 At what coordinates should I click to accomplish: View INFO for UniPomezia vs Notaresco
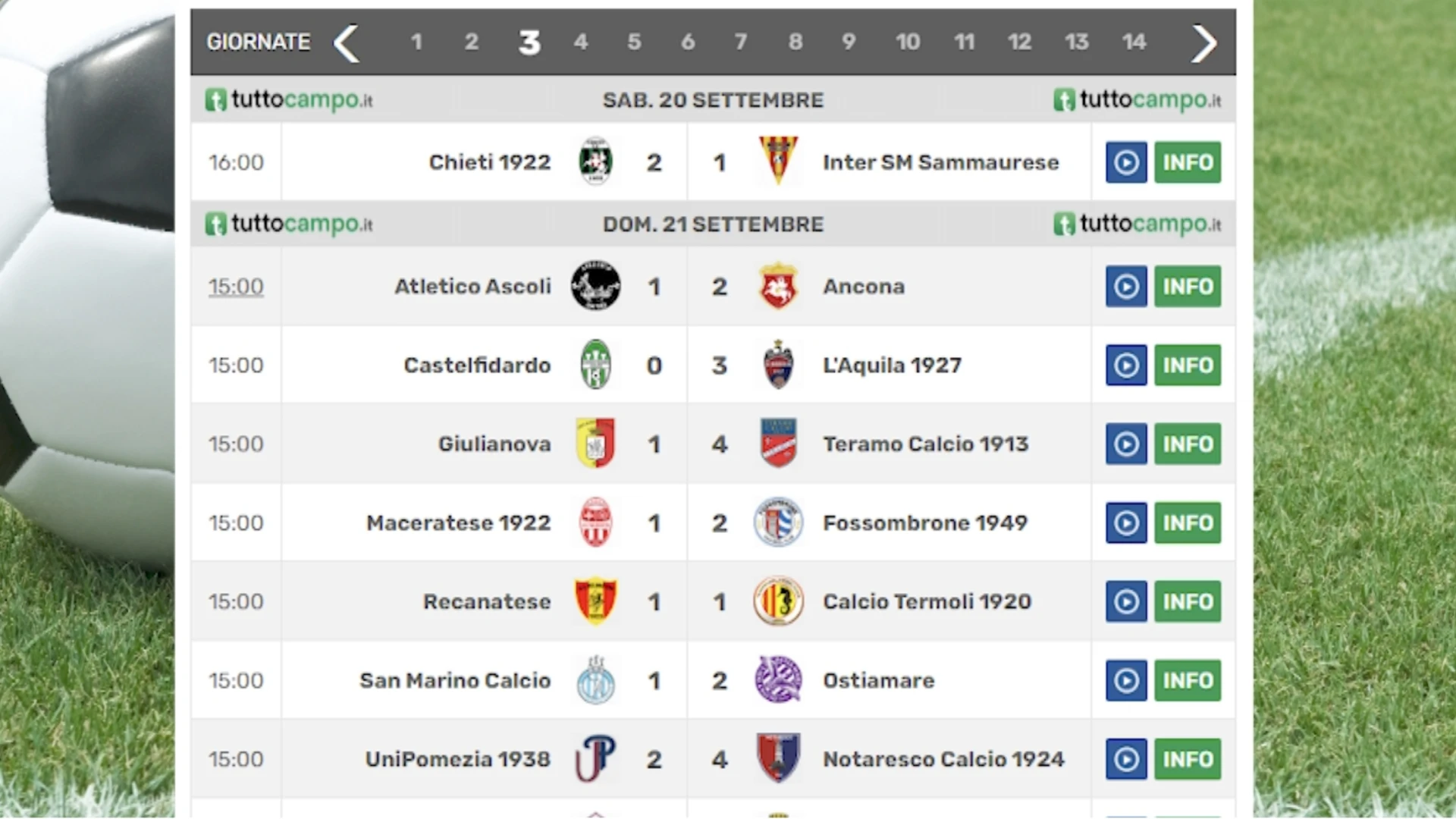coord(1188,758)
